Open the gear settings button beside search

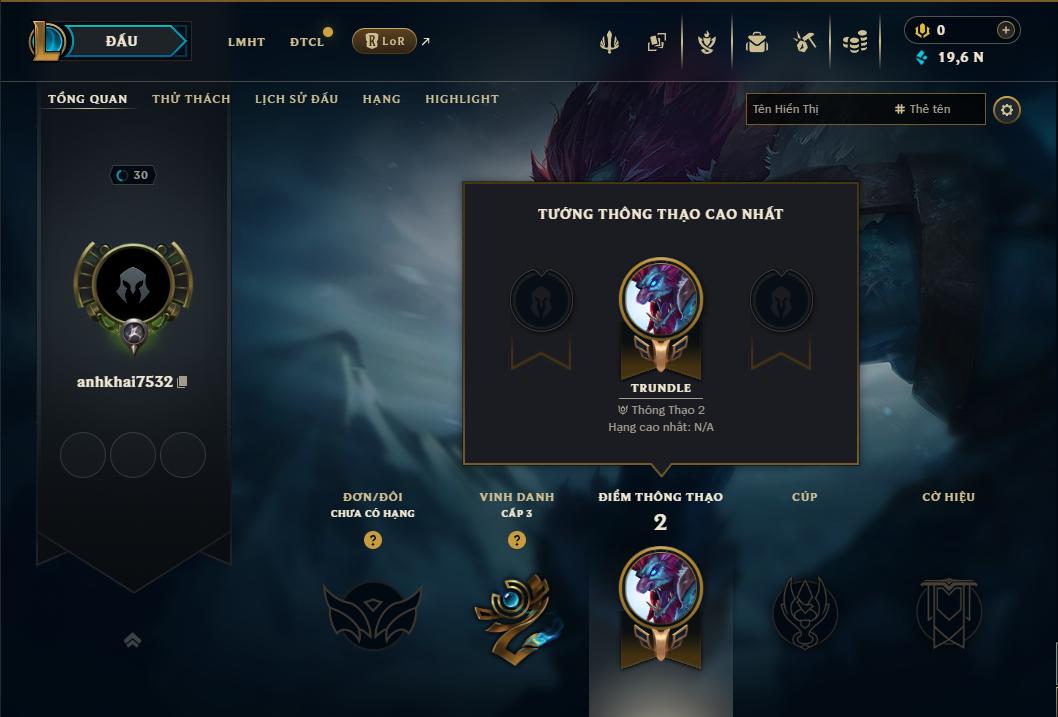pos(1007,109)
